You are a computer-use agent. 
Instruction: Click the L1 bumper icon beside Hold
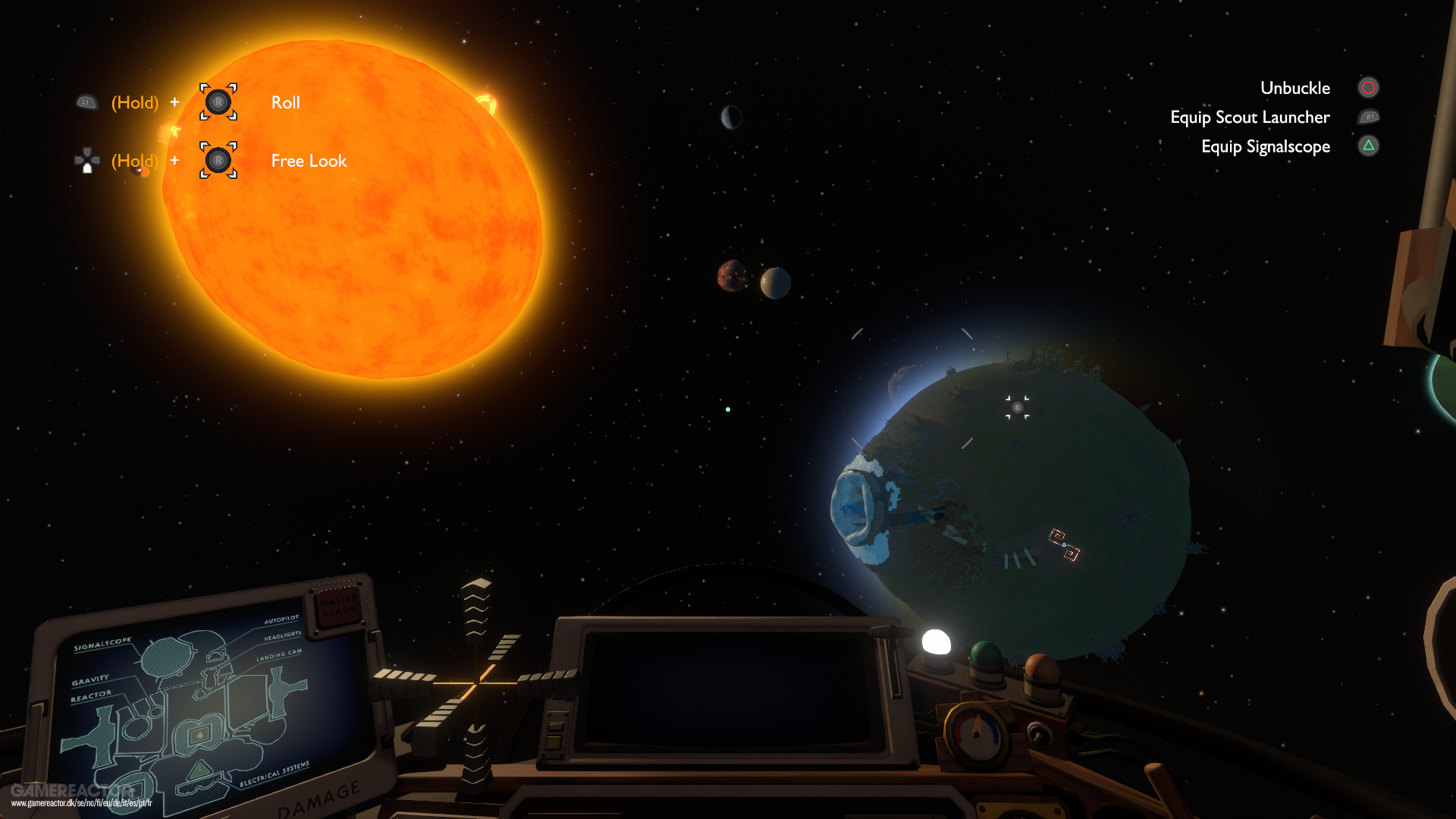(x=86, y=102)
